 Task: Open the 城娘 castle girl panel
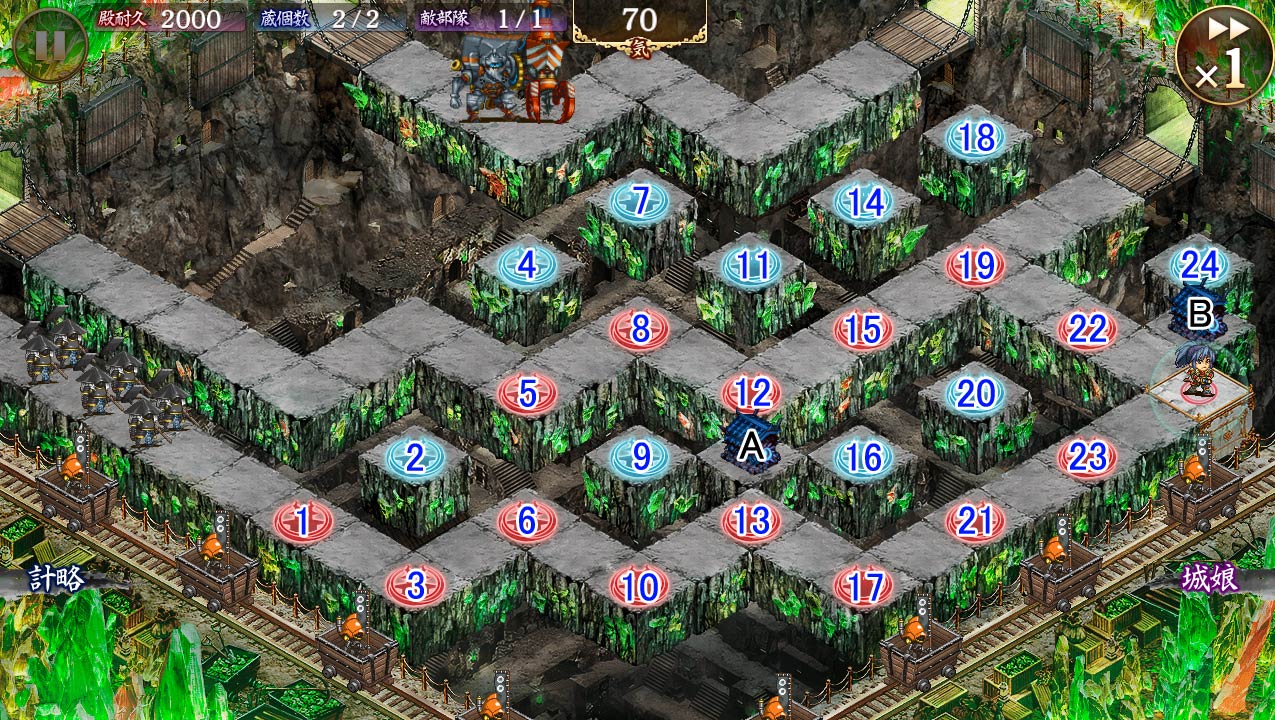pos(1210,578)
